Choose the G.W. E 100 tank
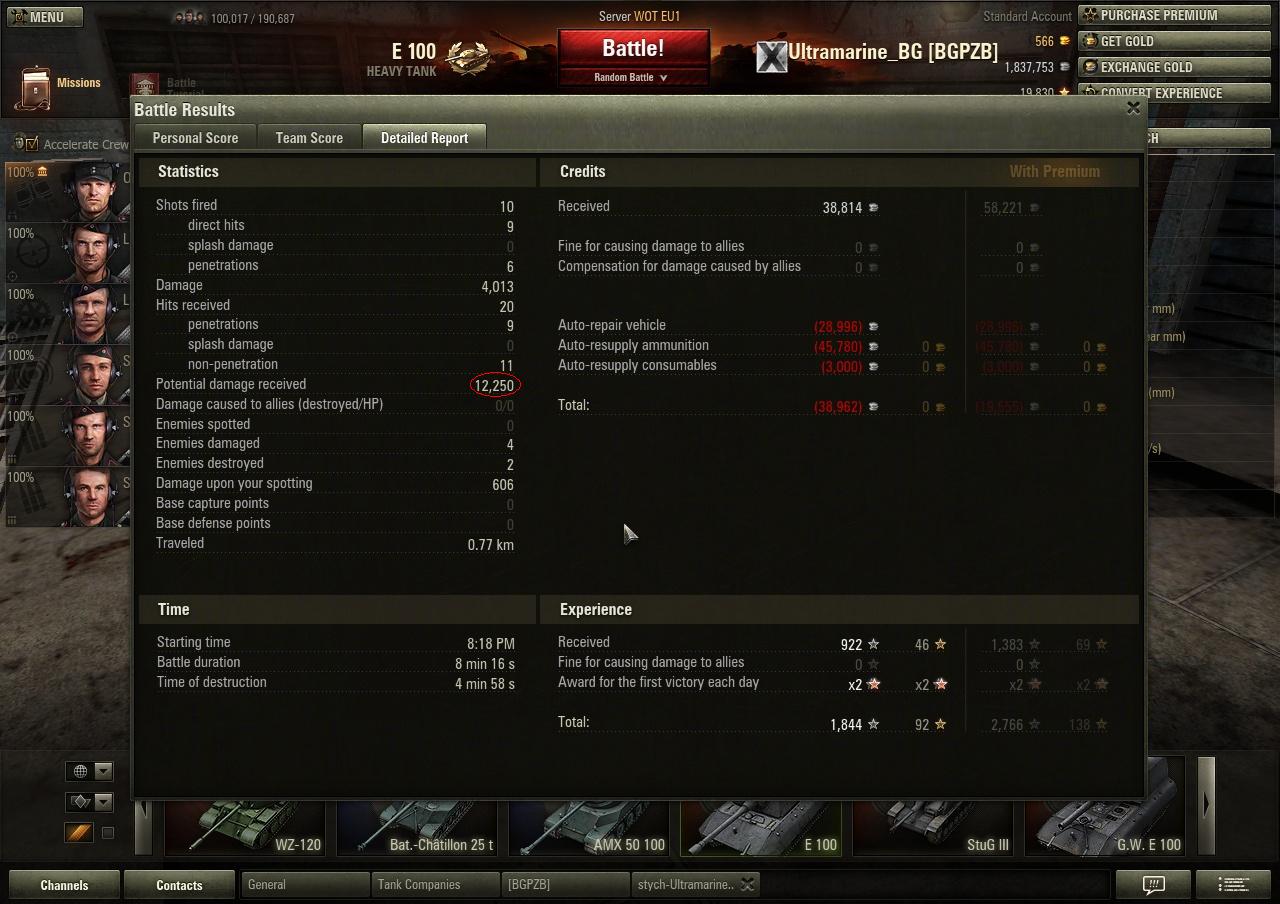 [1106, 826]
